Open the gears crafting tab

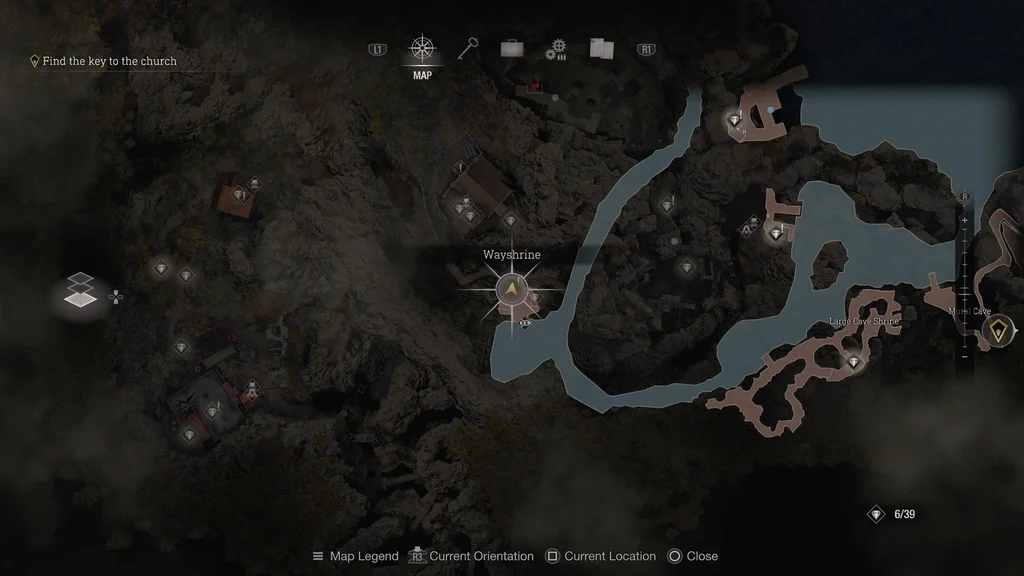click(556, 49)
